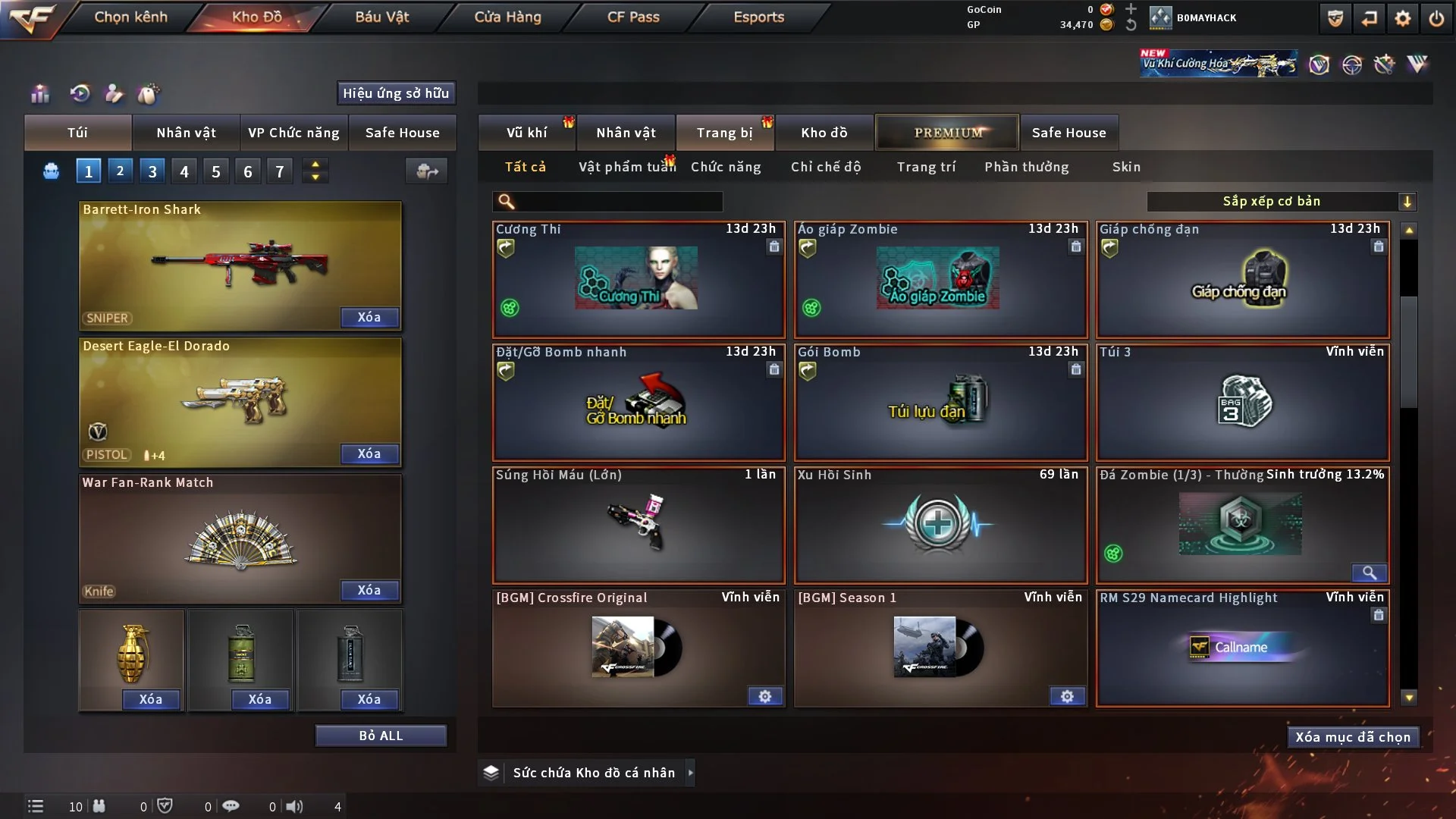The height and width of the screenshot is (819, 1456).
Task: Select the Trang bị tab
Action: (x=724, y=133)
